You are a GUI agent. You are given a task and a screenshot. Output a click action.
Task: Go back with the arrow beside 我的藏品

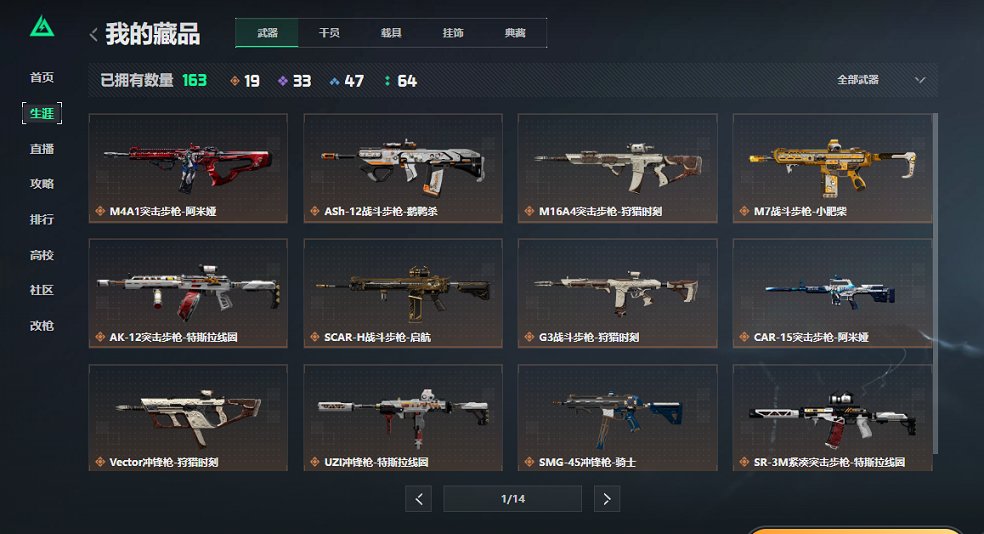click(94, 35)
